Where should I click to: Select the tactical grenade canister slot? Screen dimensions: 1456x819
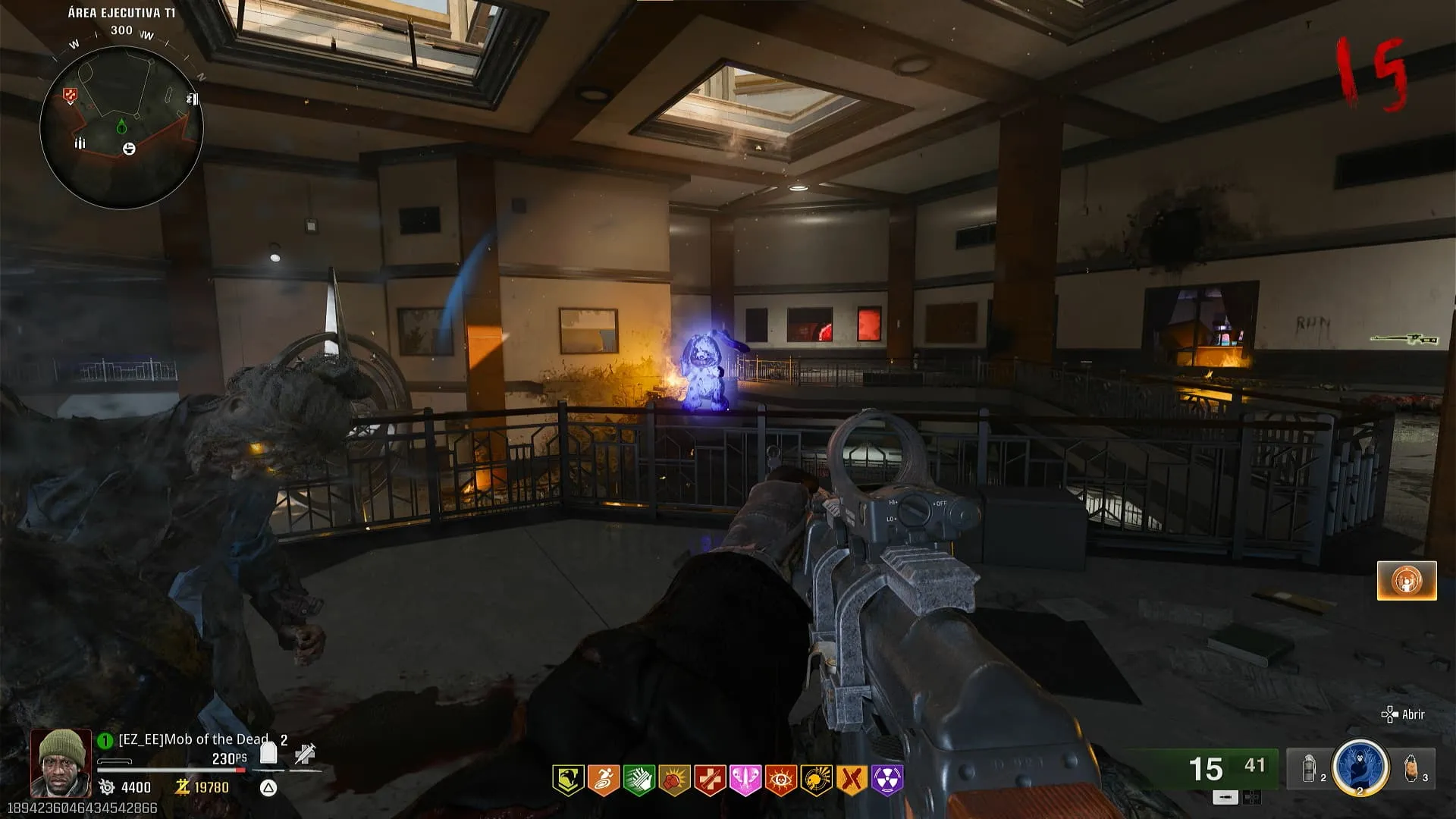(x=1310, y=769)
